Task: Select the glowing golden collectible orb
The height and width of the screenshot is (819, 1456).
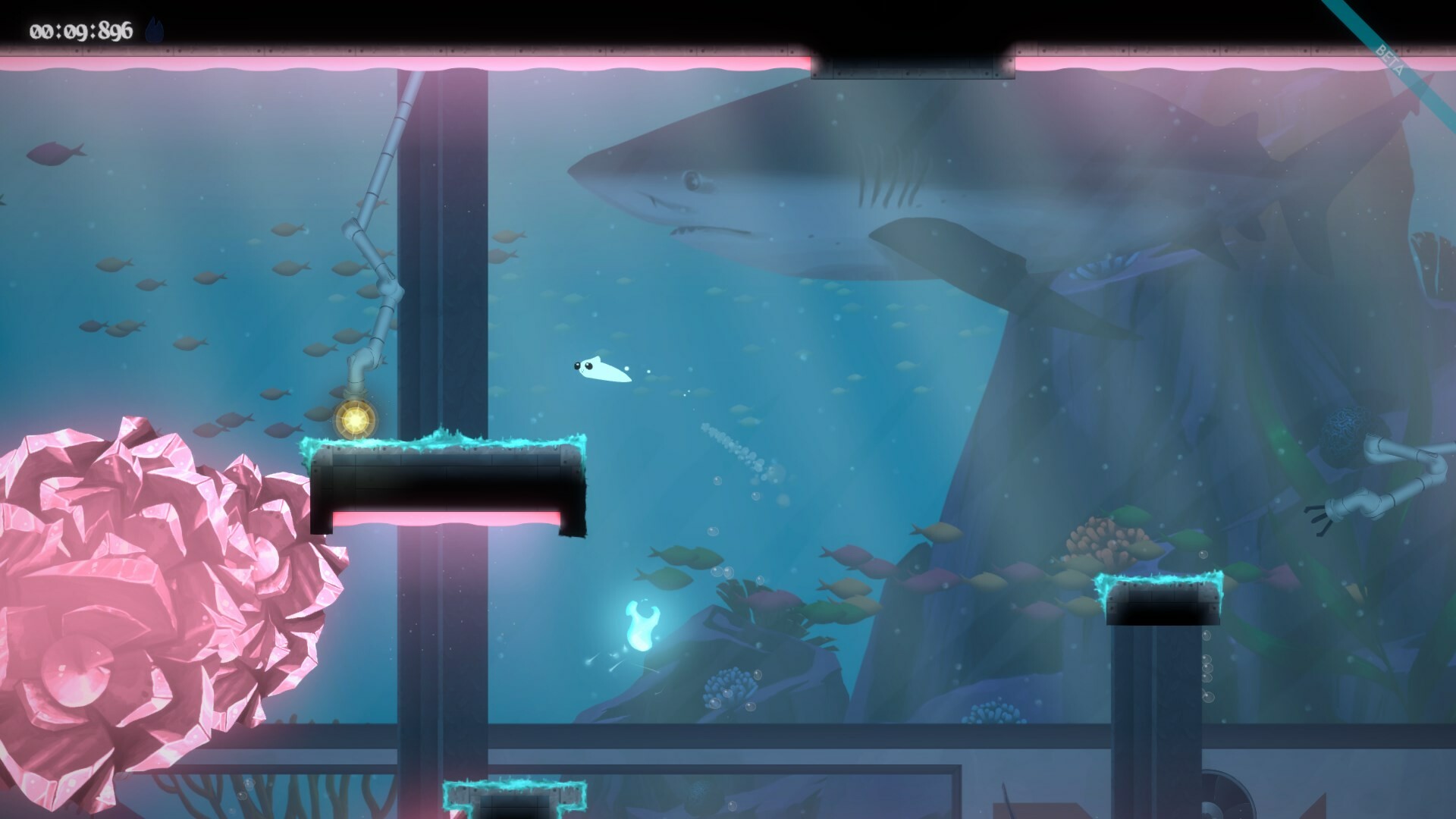Action: 356,418
